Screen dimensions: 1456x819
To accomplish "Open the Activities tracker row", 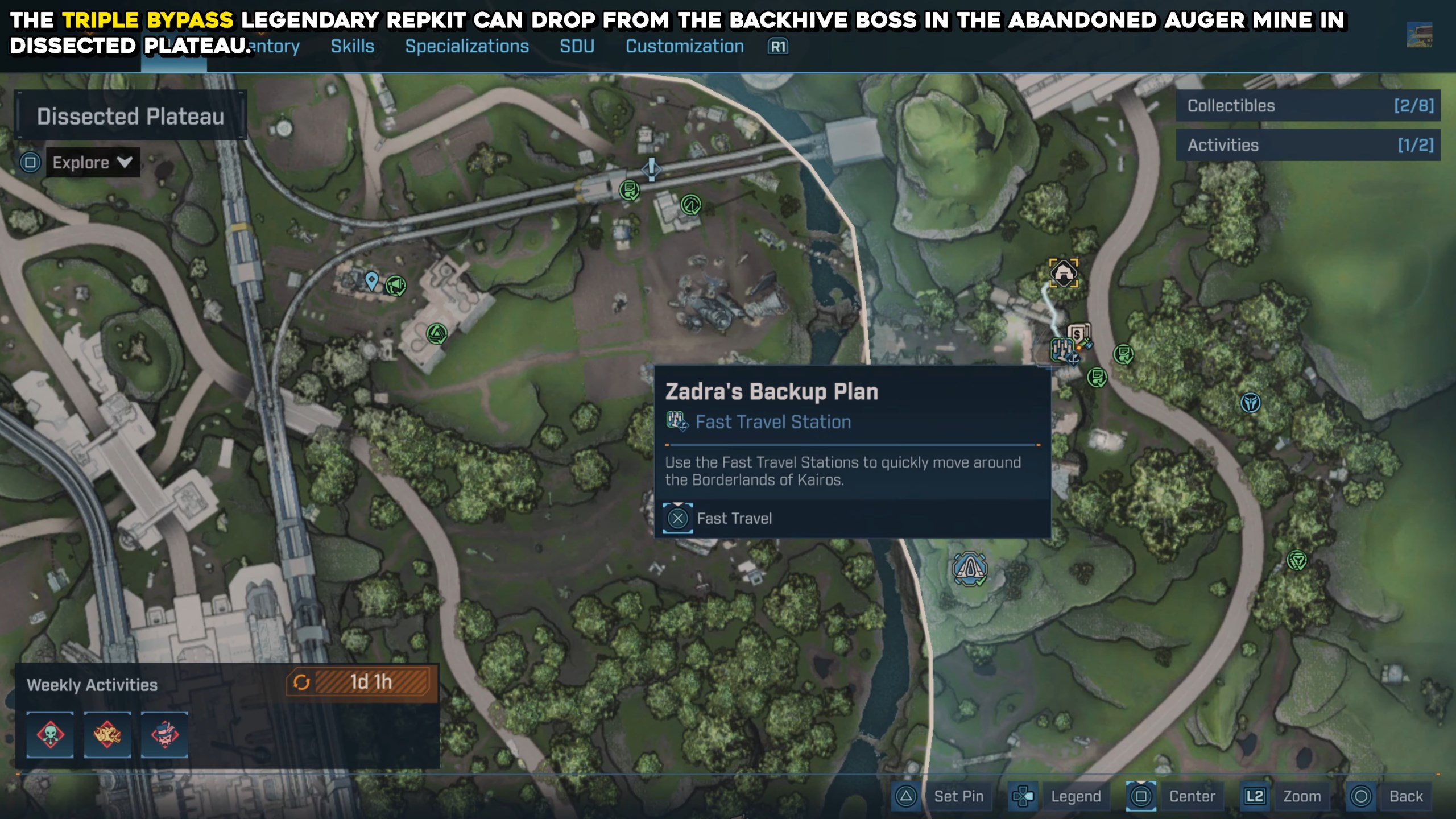I will tap(1308, 145).
